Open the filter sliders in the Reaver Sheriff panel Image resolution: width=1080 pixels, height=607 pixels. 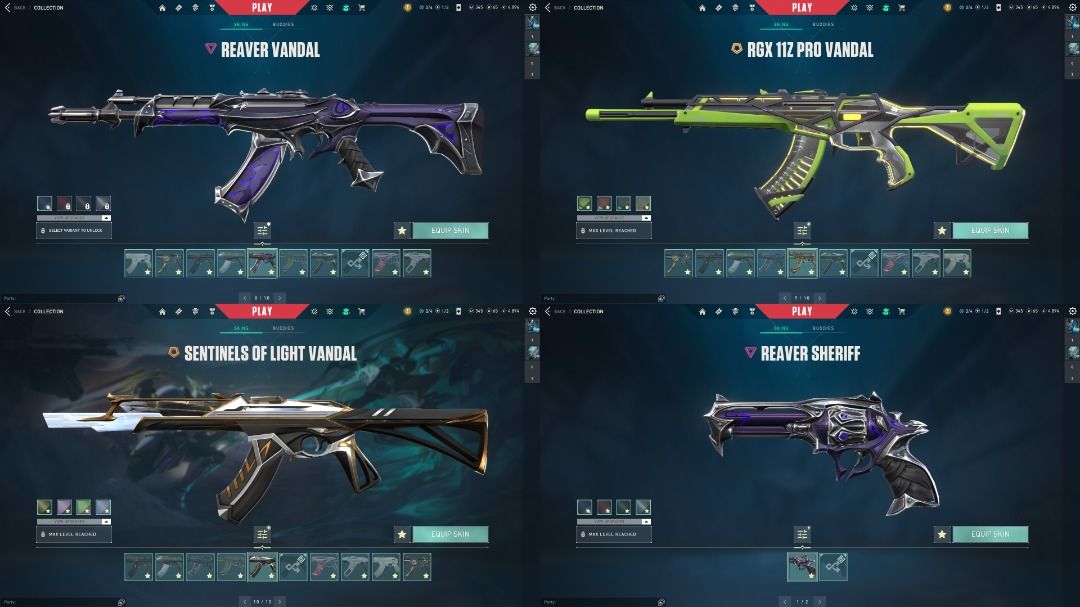click(x=802, y=535)
